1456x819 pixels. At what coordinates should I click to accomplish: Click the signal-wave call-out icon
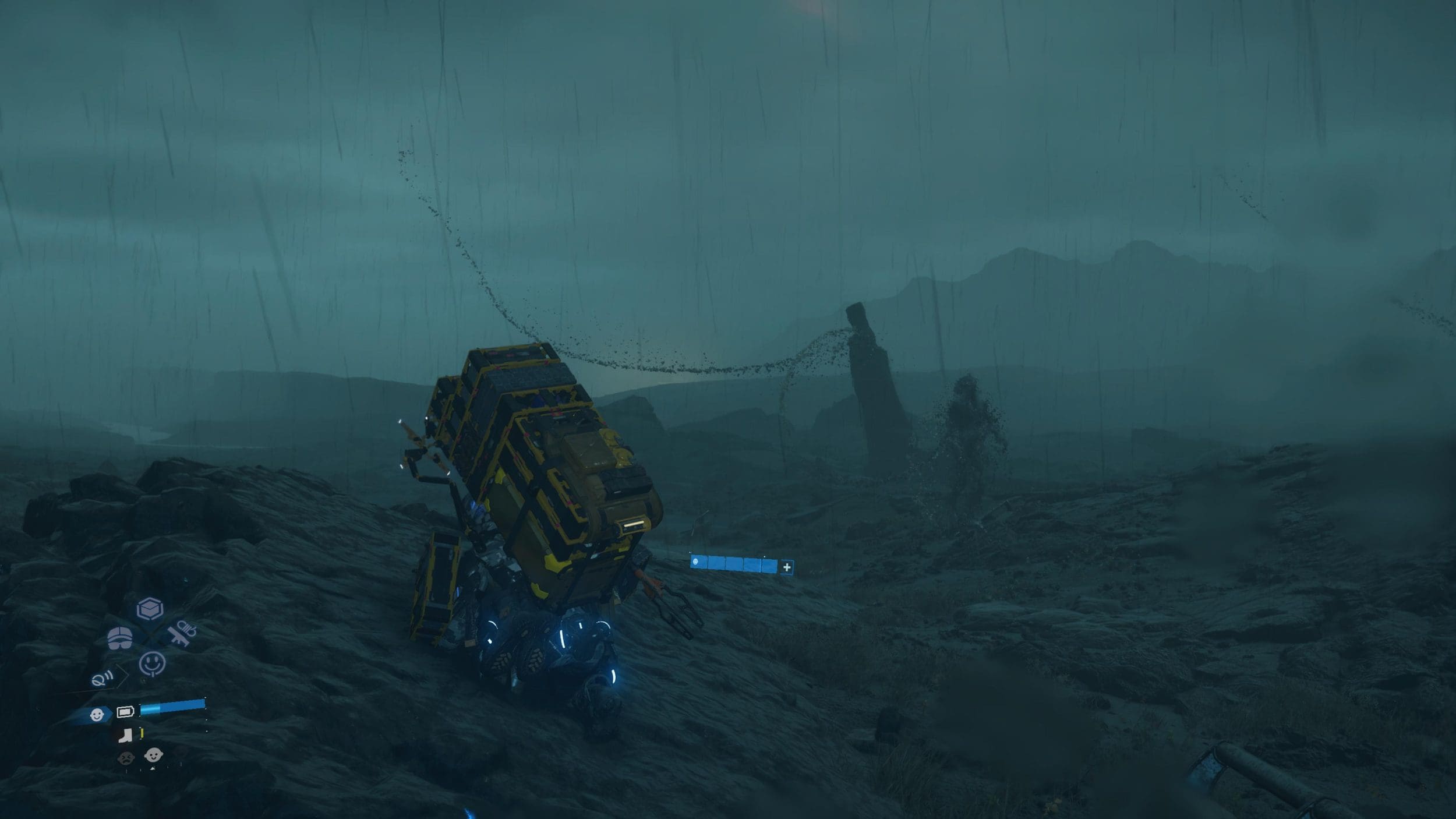coord(101,679)
